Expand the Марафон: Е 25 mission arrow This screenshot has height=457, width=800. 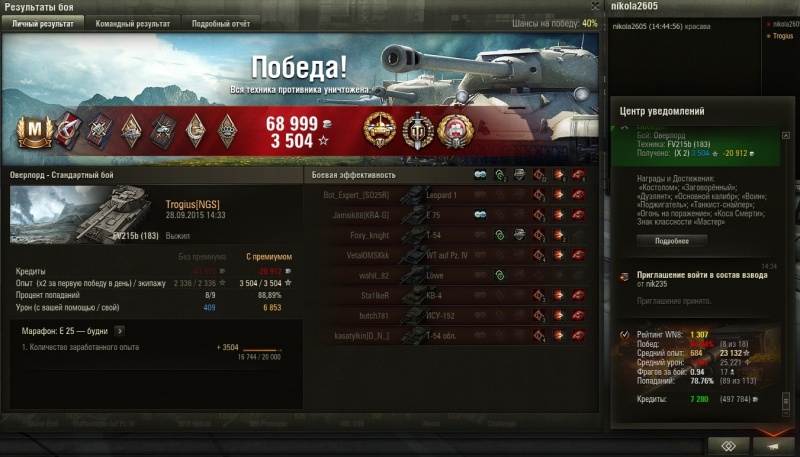point(119,329)
